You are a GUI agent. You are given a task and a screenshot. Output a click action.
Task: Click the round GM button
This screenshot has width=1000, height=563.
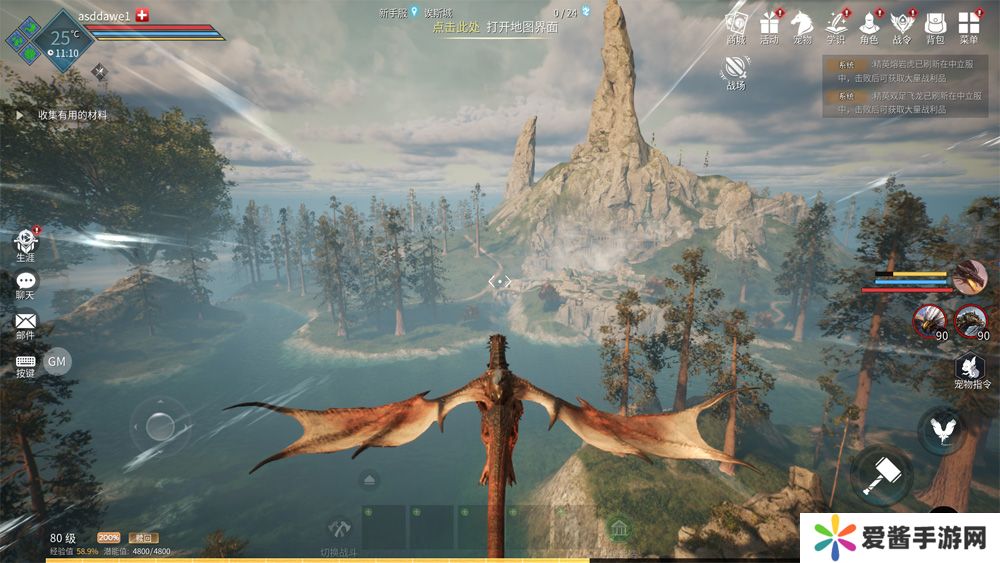click(57, 361)
